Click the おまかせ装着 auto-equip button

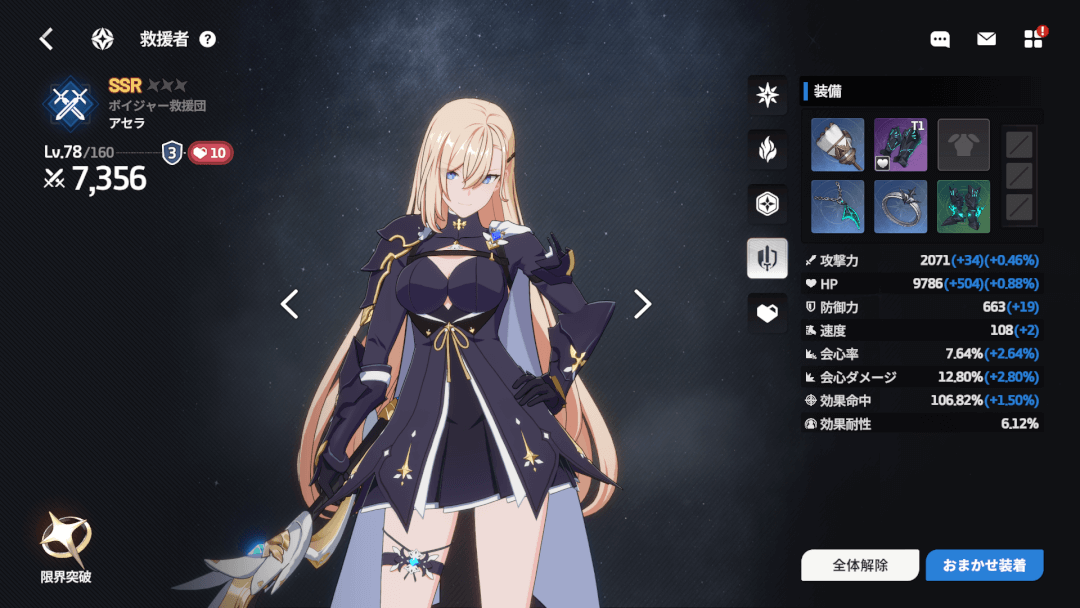(984, 565)
